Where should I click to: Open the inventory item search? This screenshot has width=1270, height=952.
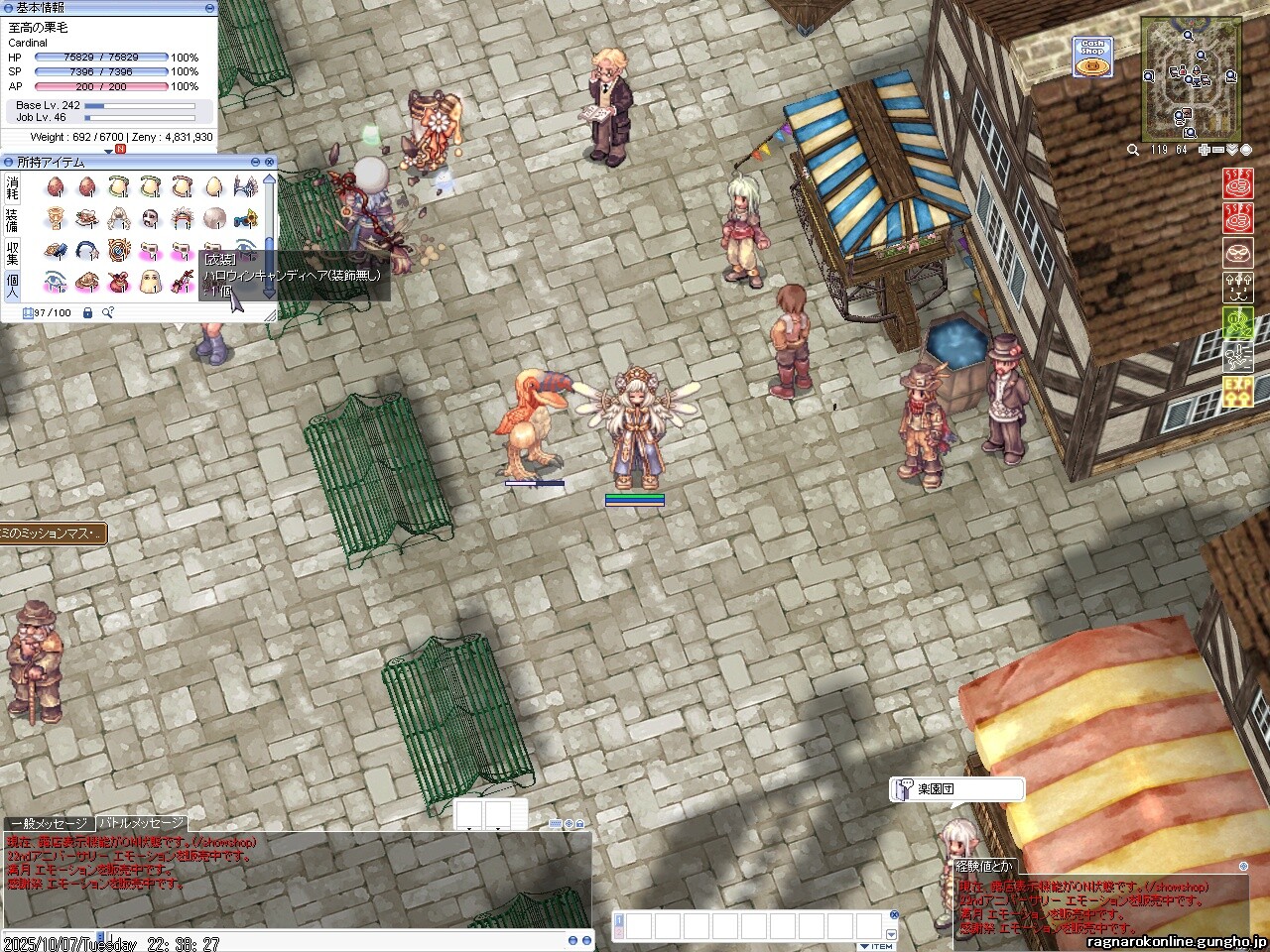107,313
